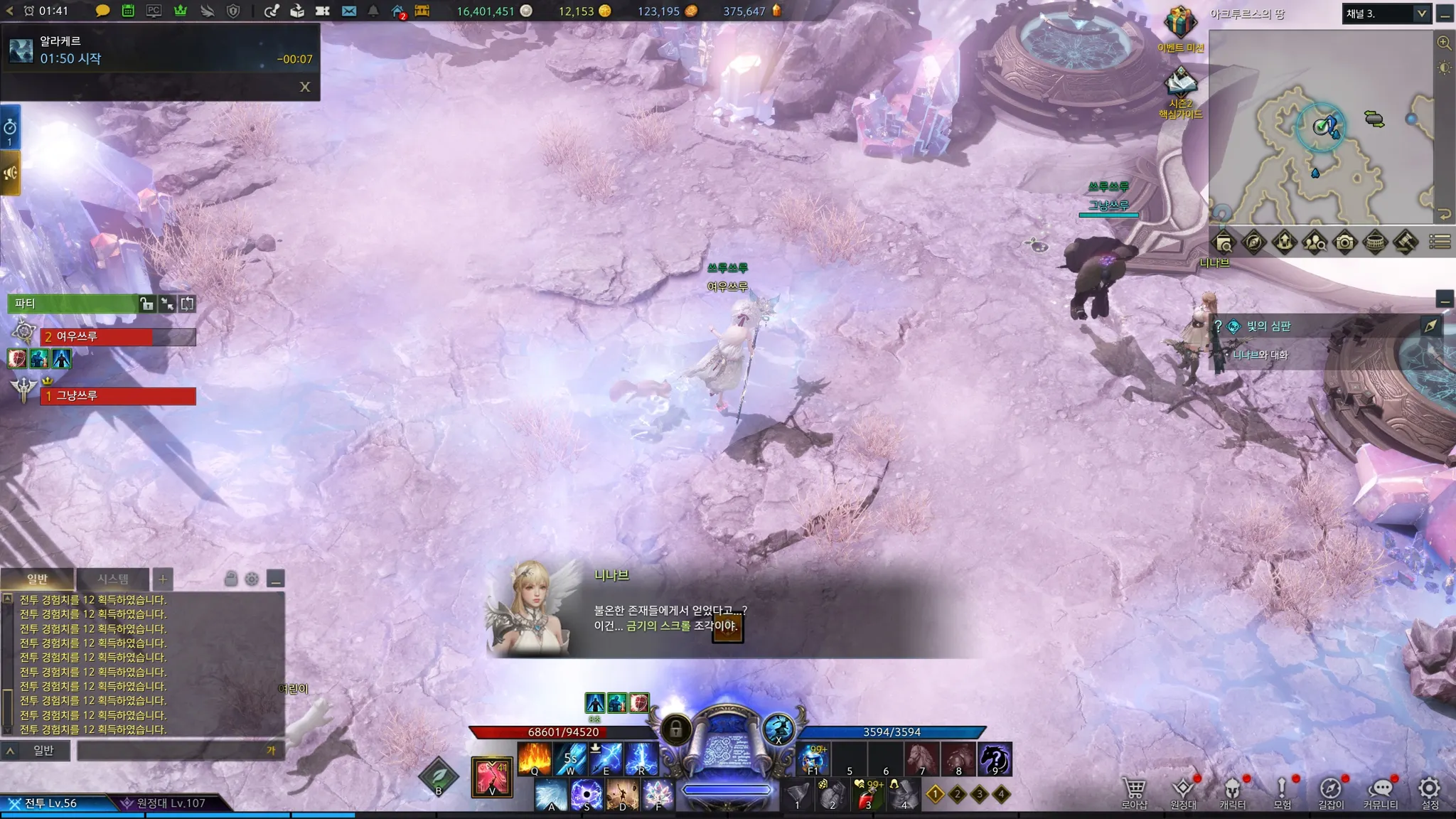Image resolution: width=1456 pixels, height=819 pixels.
Task: Close the 알라케르 event notification
Action: click(305, 87)
